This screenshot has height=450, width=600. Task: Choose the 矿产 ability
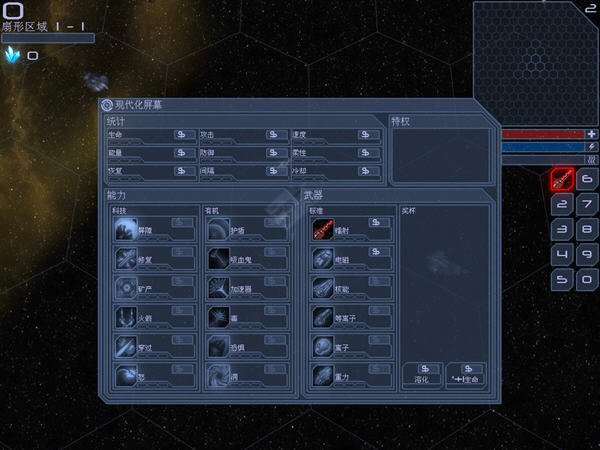click(127, 288)
